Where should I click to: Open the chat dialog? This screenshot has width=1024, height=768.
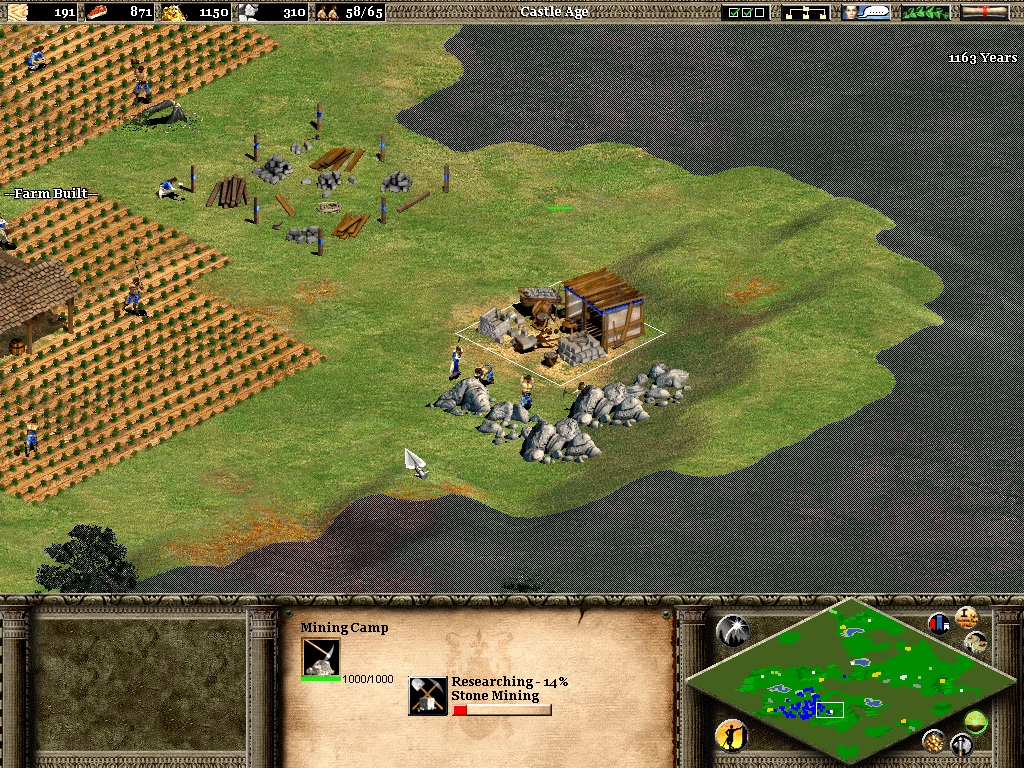(866, 12)
